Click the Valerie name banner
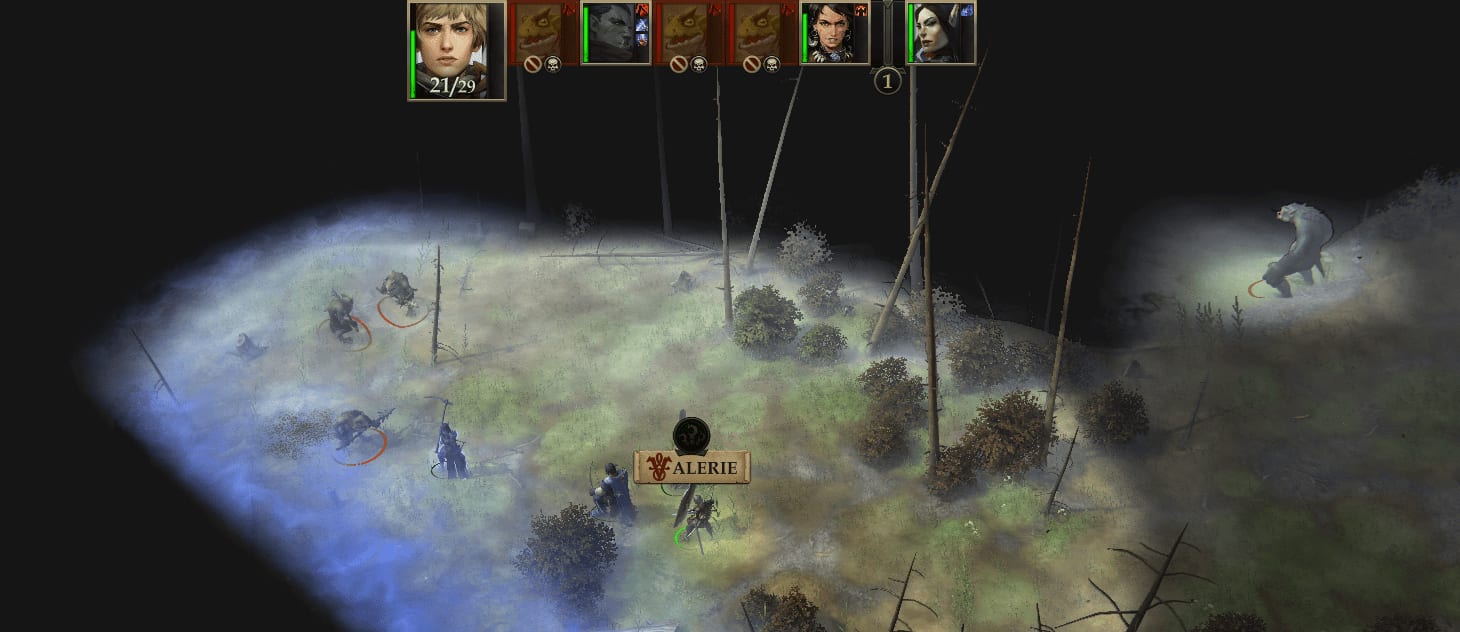This screenshot has width=1460, height=632. point(692,467)
